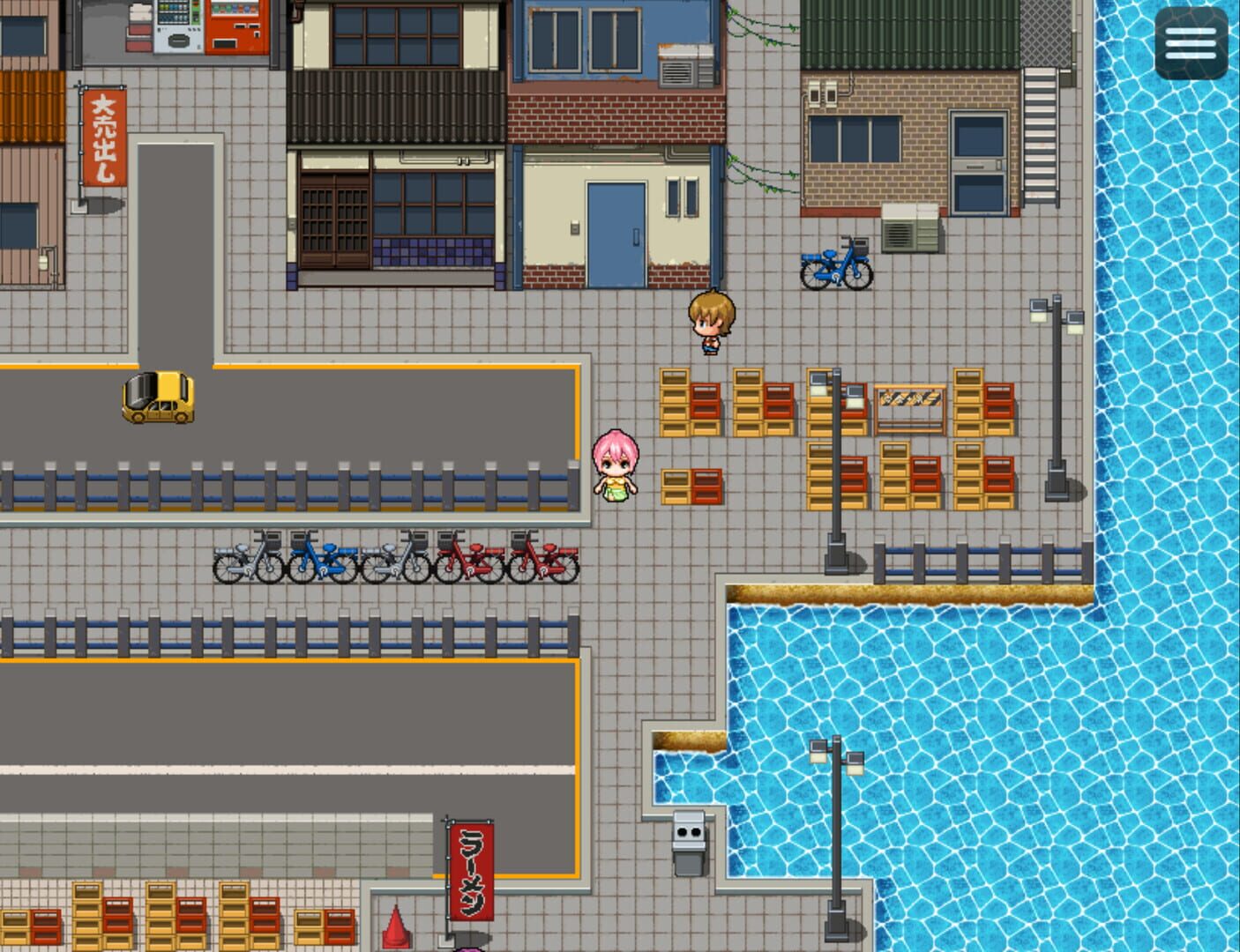This screenshot has height=952, width=1240.
Task: Select the red scooter in the bike rack
Action: pyautogui.click(x=467, y=557)
